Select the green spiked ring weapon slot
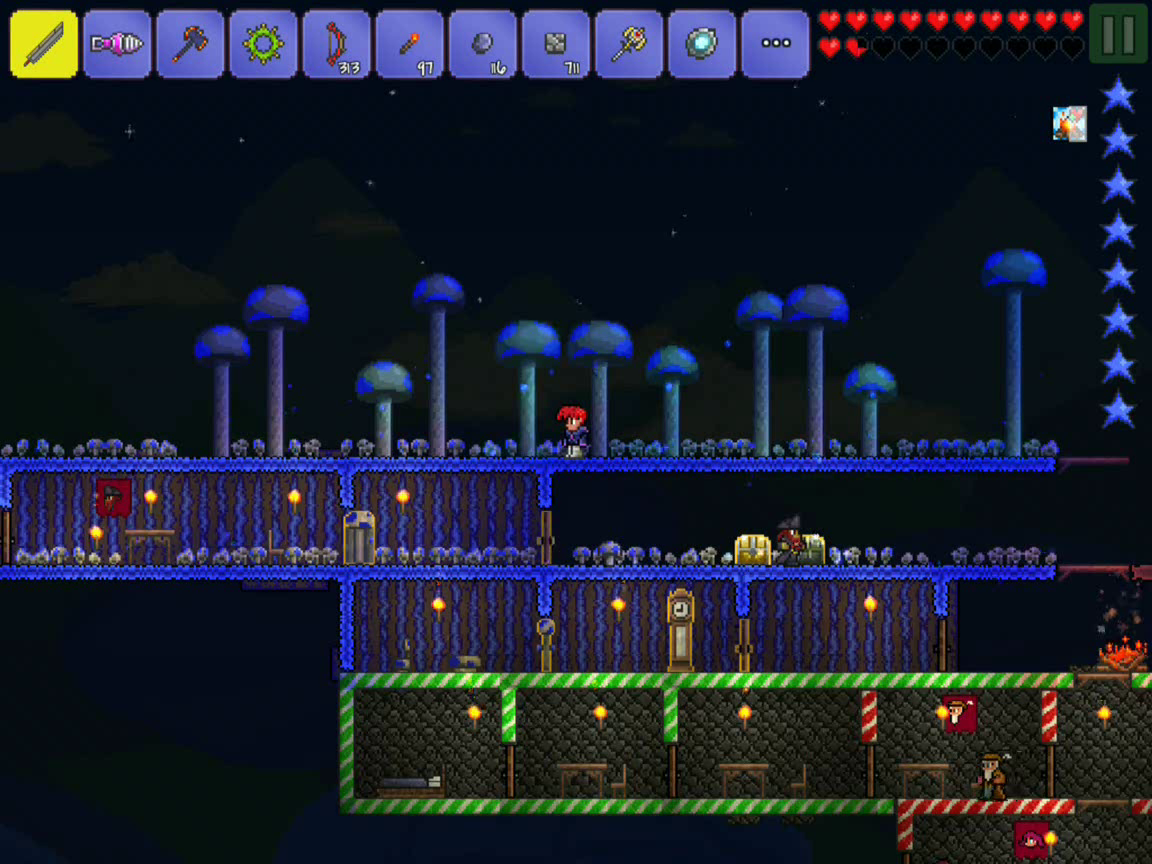Screen dimensions: 1152x864 pos(263,44)
